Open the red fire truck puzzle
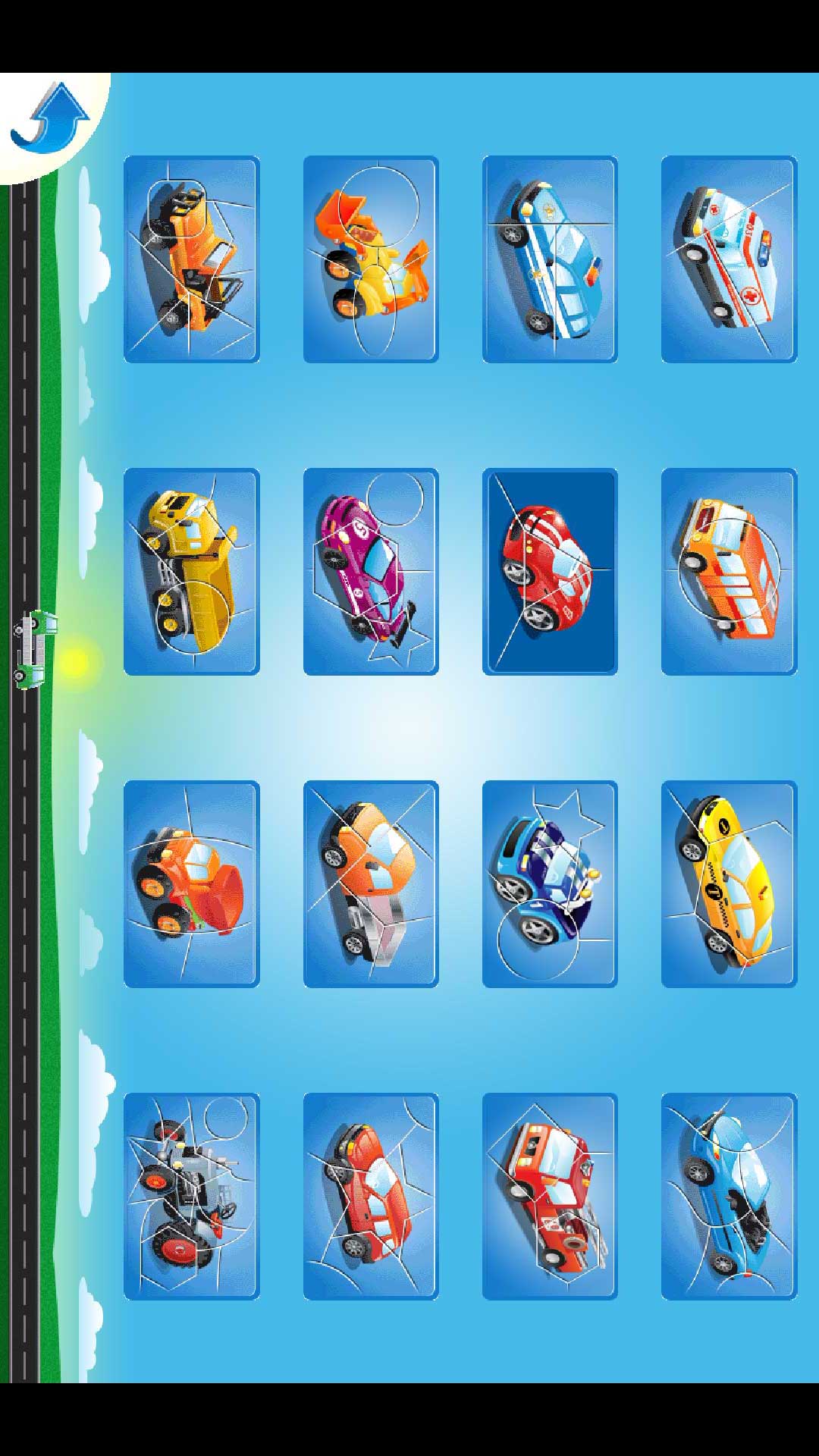The width and height of the screenshot is (819, 1456). [550, 1197]
